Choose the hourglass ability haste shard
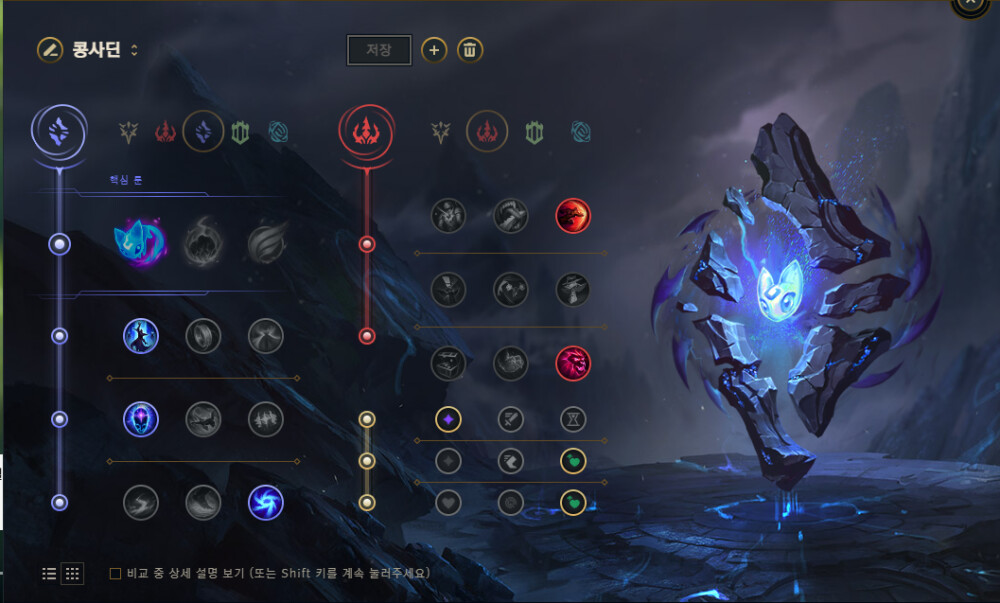 573,419
